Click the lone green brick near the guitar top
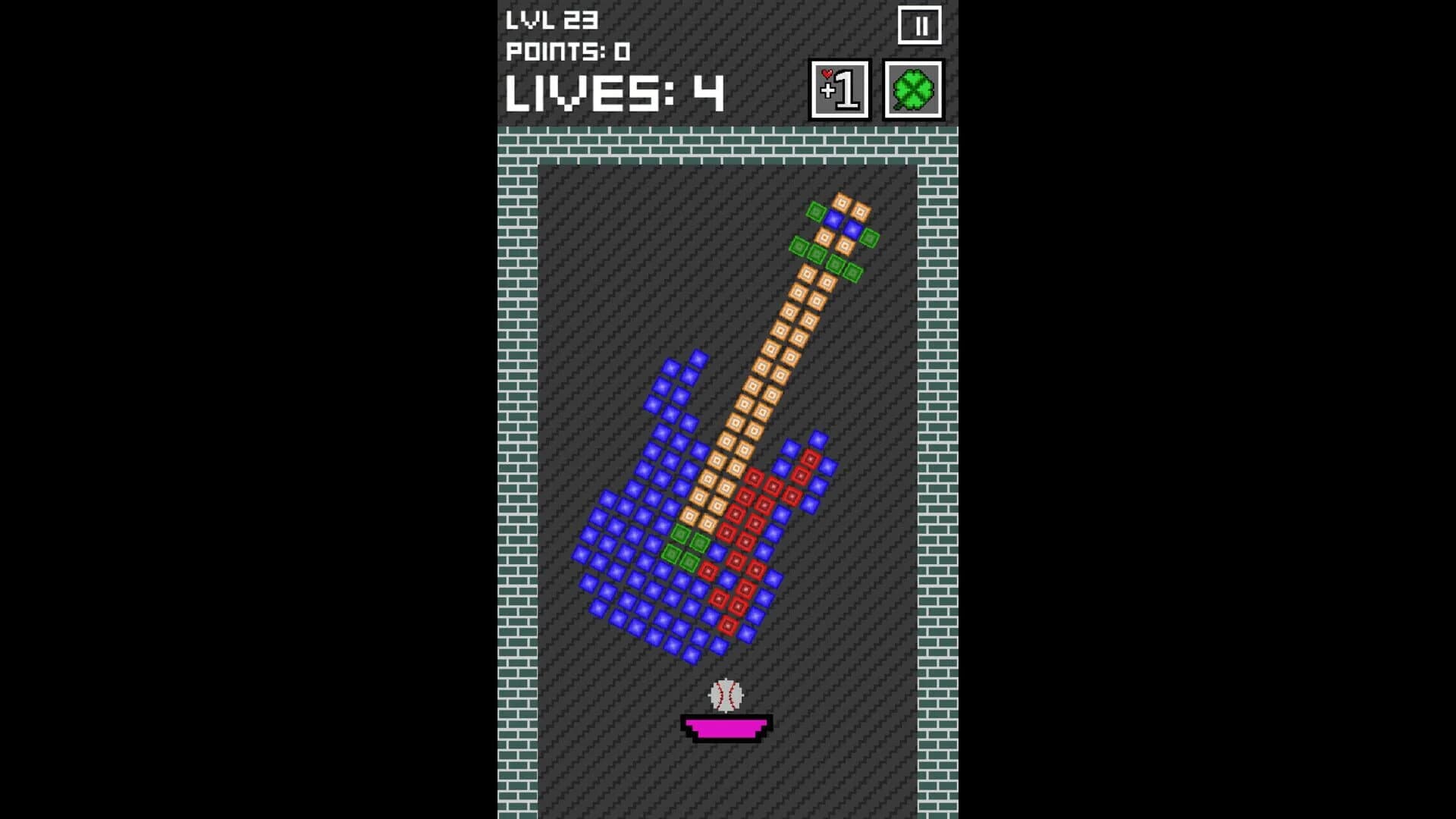Screen dimensions: 1456x819 [815, 212]
